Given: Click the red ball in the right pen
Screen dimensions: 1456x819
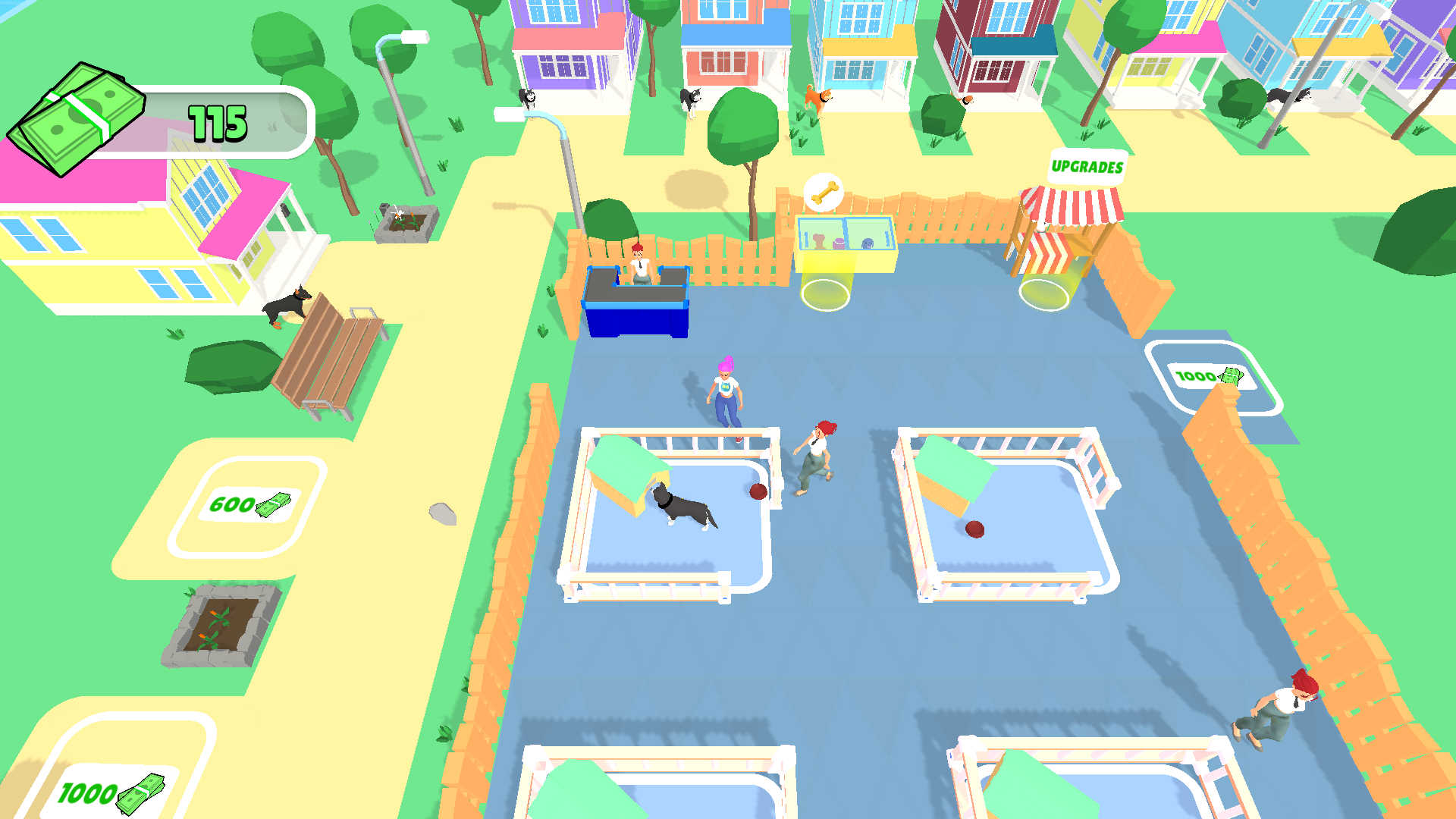Looking at the screenshot, I should click(x=973, y=531).
